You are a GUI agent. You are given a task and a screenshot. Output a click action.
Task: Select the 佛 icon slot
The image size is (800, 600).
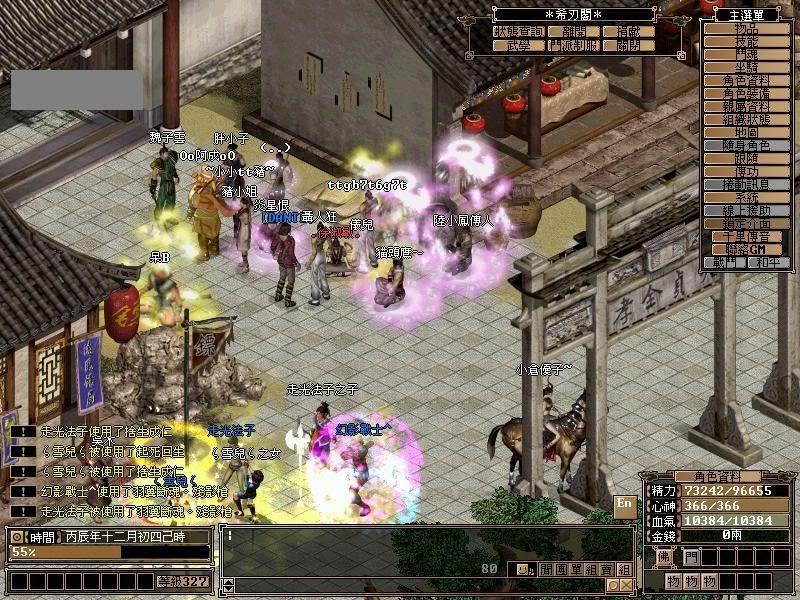664,557
